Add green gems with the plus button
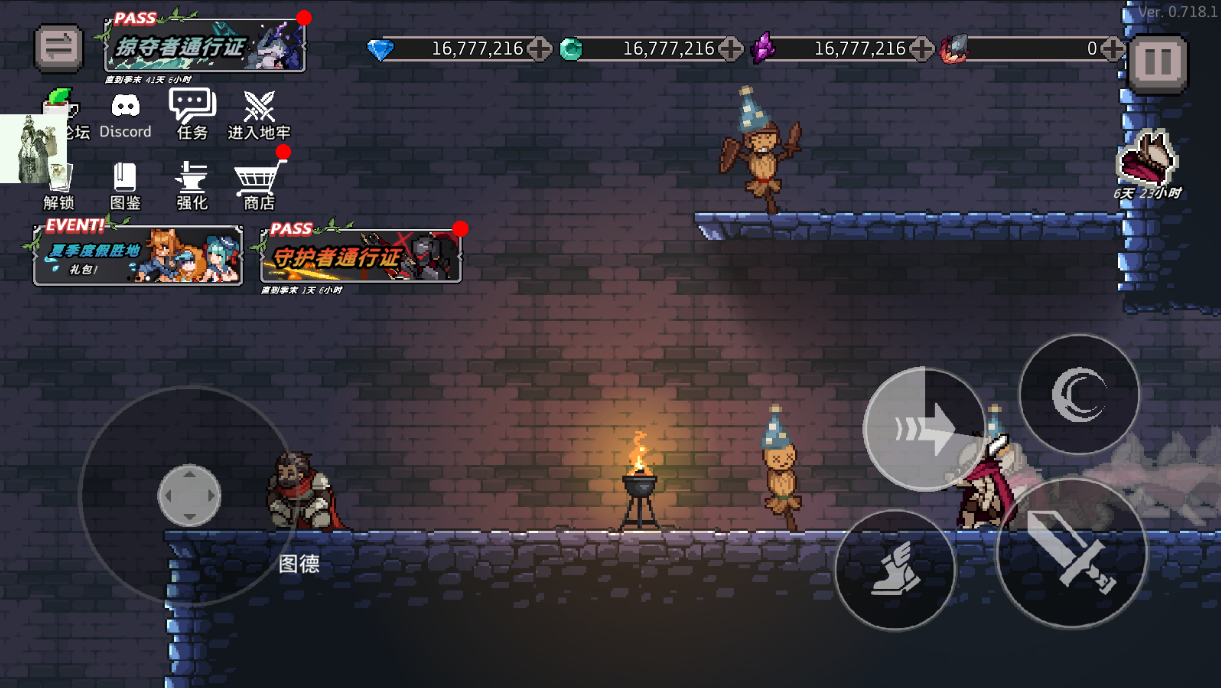Screen dimensions: 1221x688 (731, 48)
